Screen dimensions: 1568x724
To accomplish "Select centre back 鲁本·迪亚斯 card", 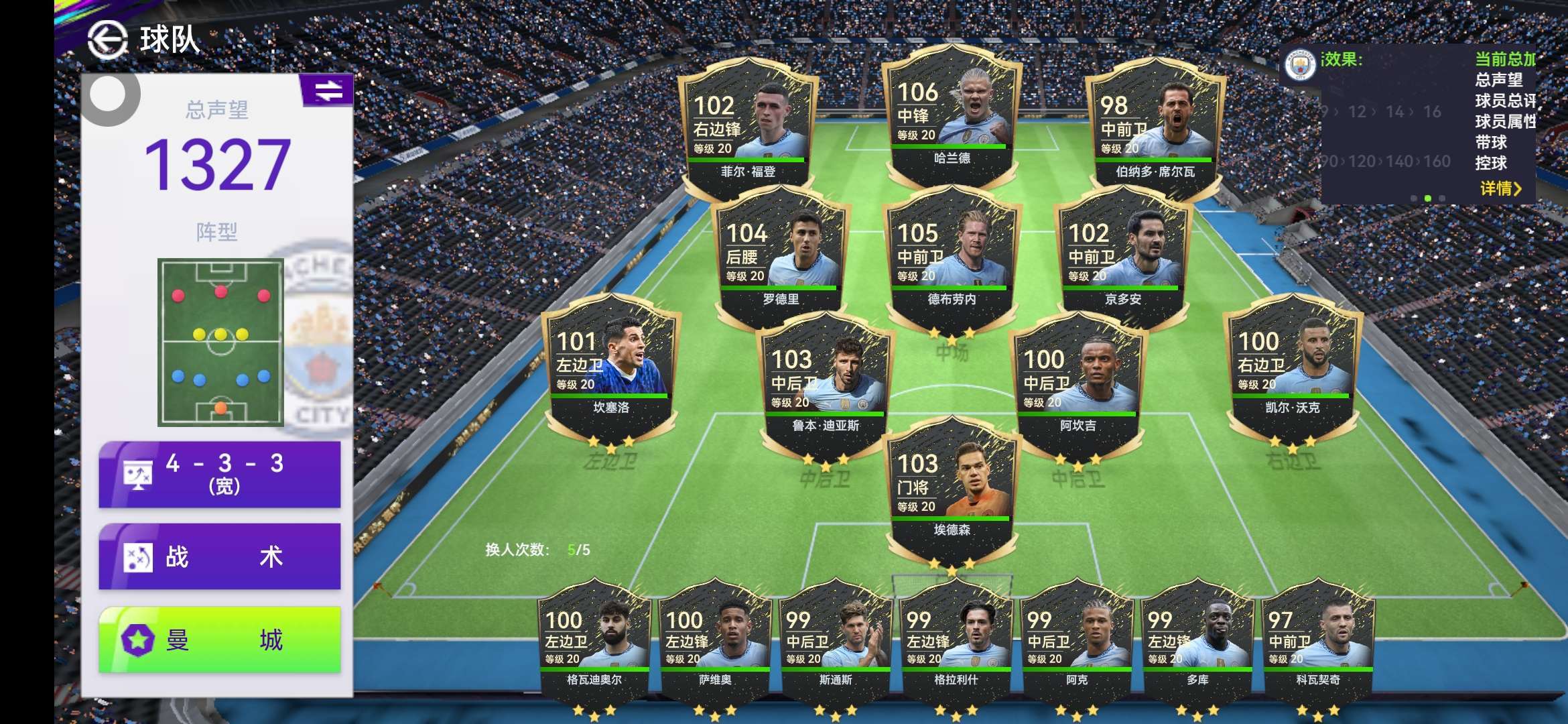I will tap(826, 384).
